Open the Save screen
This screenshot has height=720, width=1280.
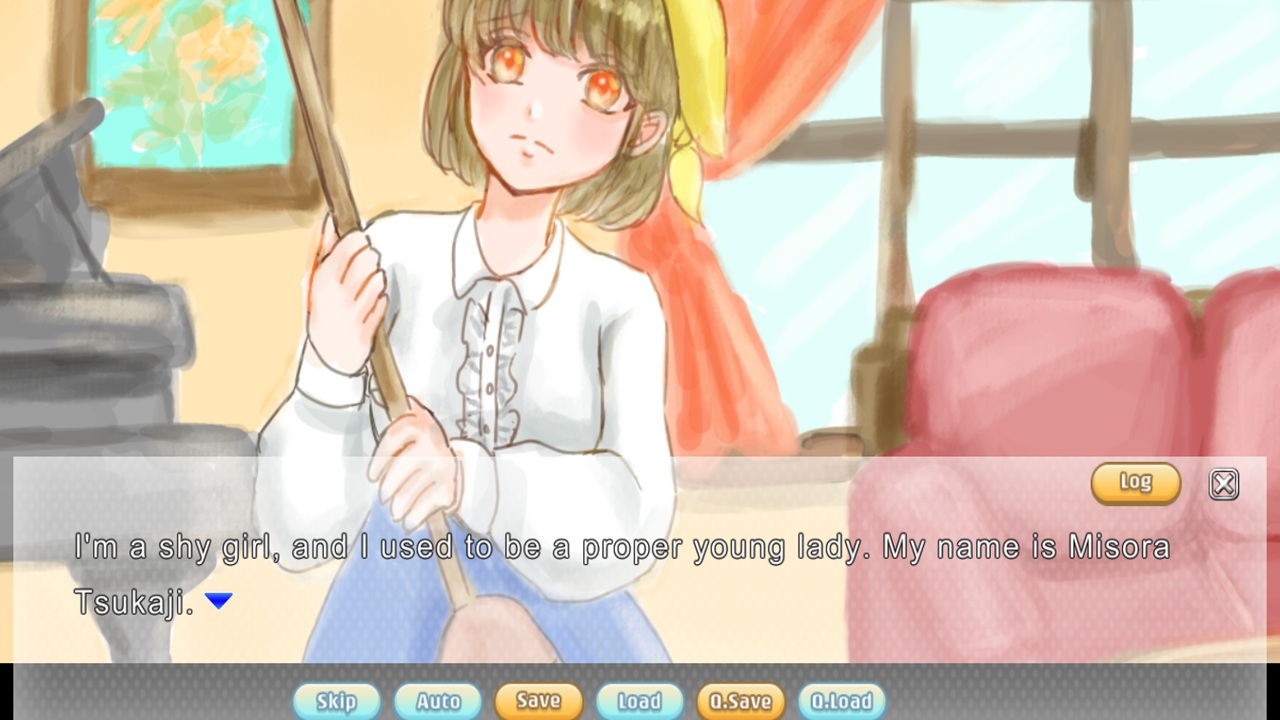538,701
